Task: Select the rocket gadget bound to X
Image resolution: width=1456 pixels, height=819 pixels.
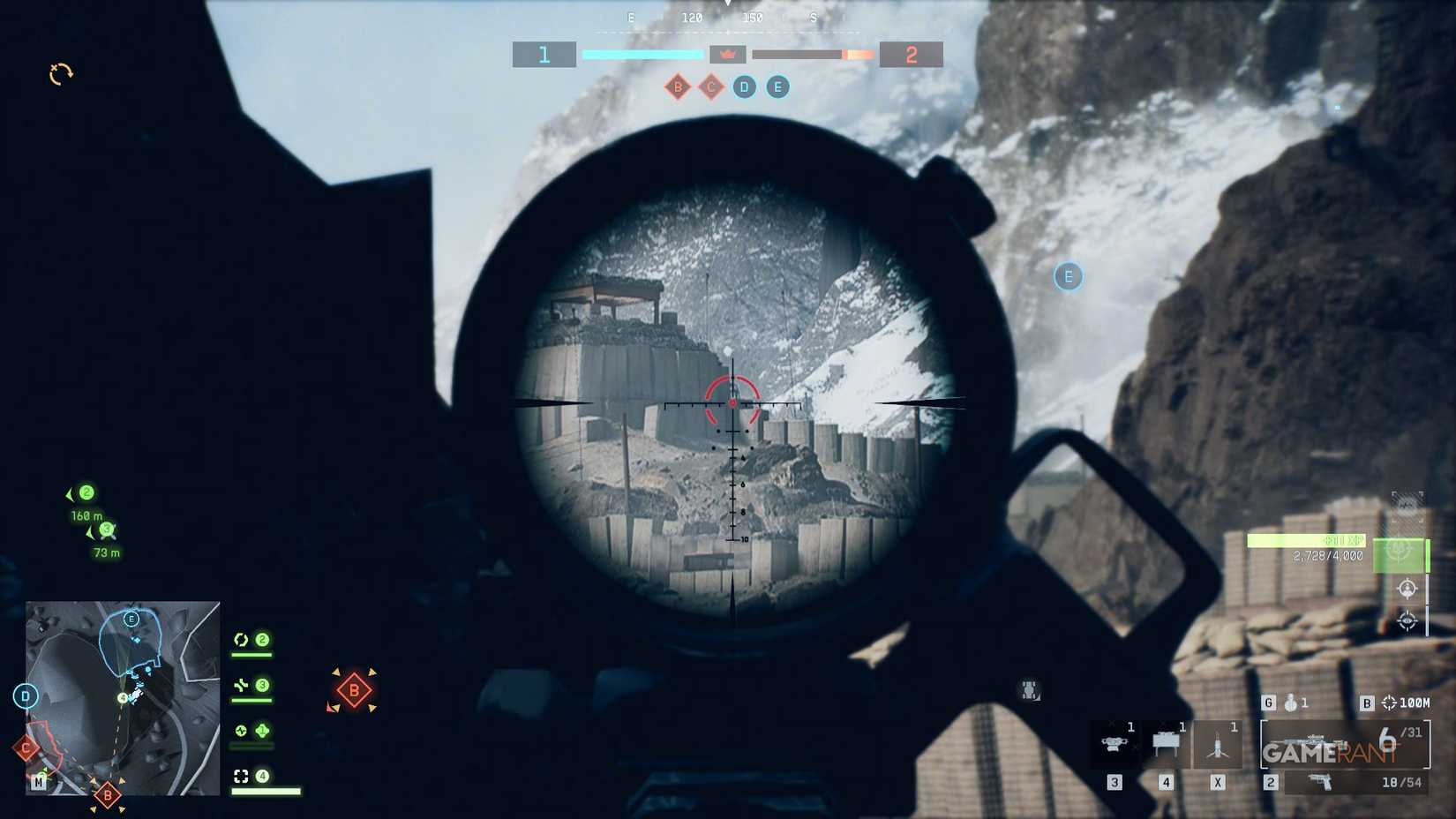Action: tap(1217, 743)
